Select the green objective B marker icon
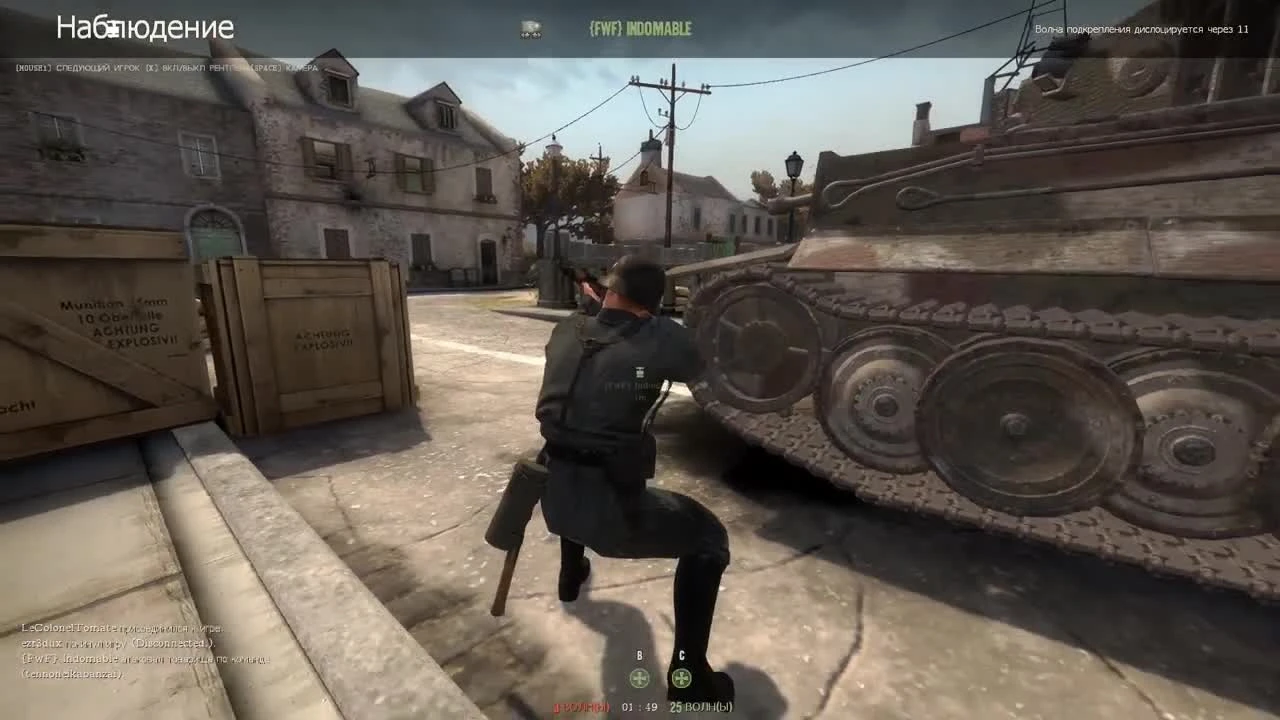This screenshot has height=720, width=1280. [x=638, y=678]
